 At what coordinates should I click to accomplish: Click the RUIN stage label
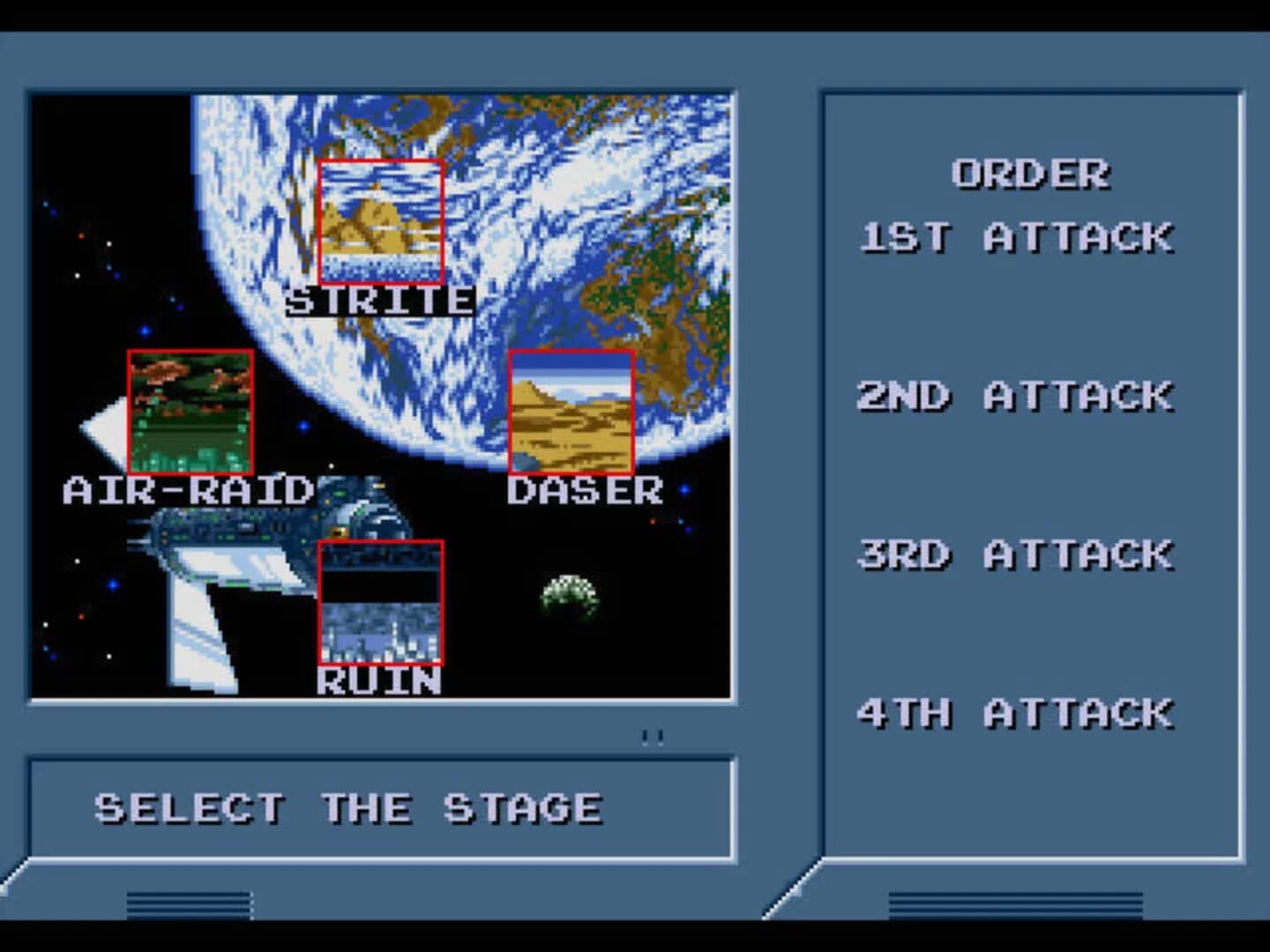click(x=379, y=680)
